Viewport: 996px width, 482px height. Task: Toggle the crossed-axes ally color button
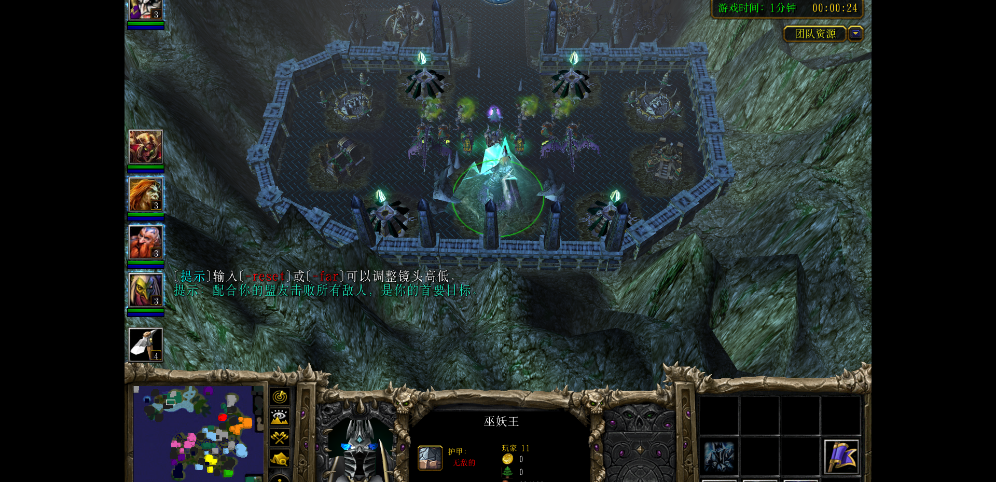280,438
